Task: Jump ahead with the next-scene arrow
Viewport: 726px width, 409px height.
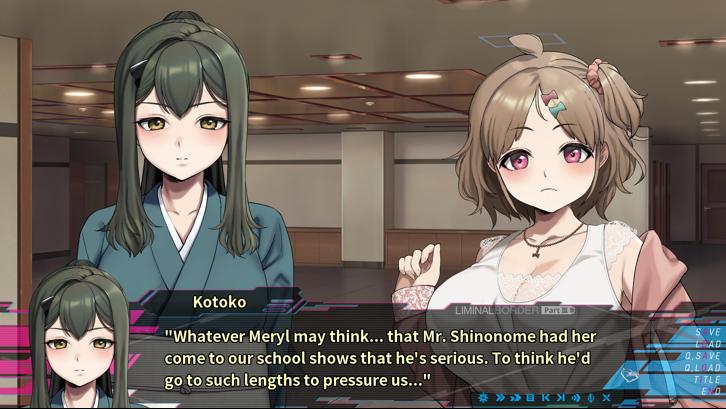Action: pyautogui.click(x=560, y=397)
